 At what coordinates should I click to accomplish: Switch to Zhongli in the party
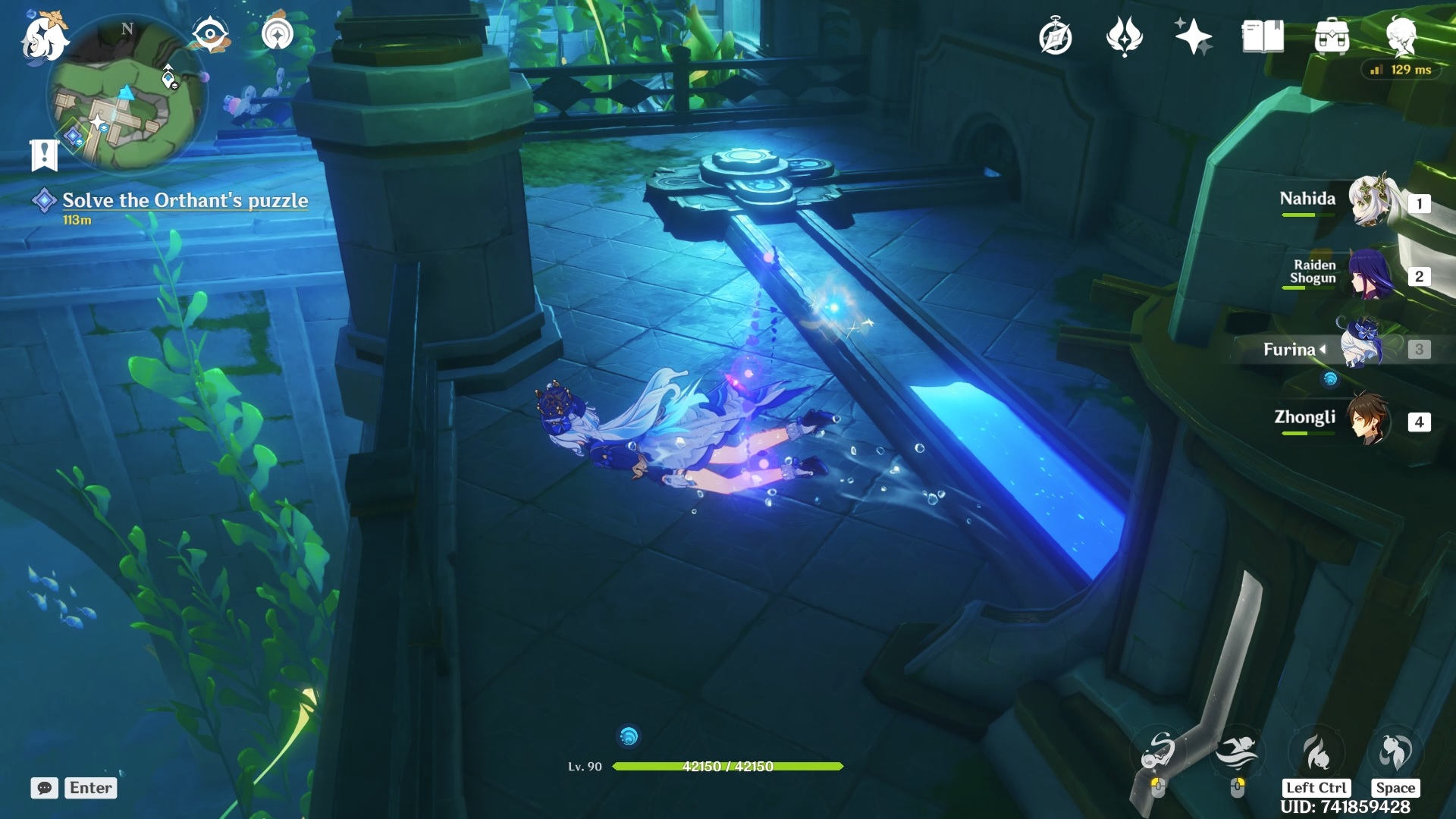(x=1370, y=419)
